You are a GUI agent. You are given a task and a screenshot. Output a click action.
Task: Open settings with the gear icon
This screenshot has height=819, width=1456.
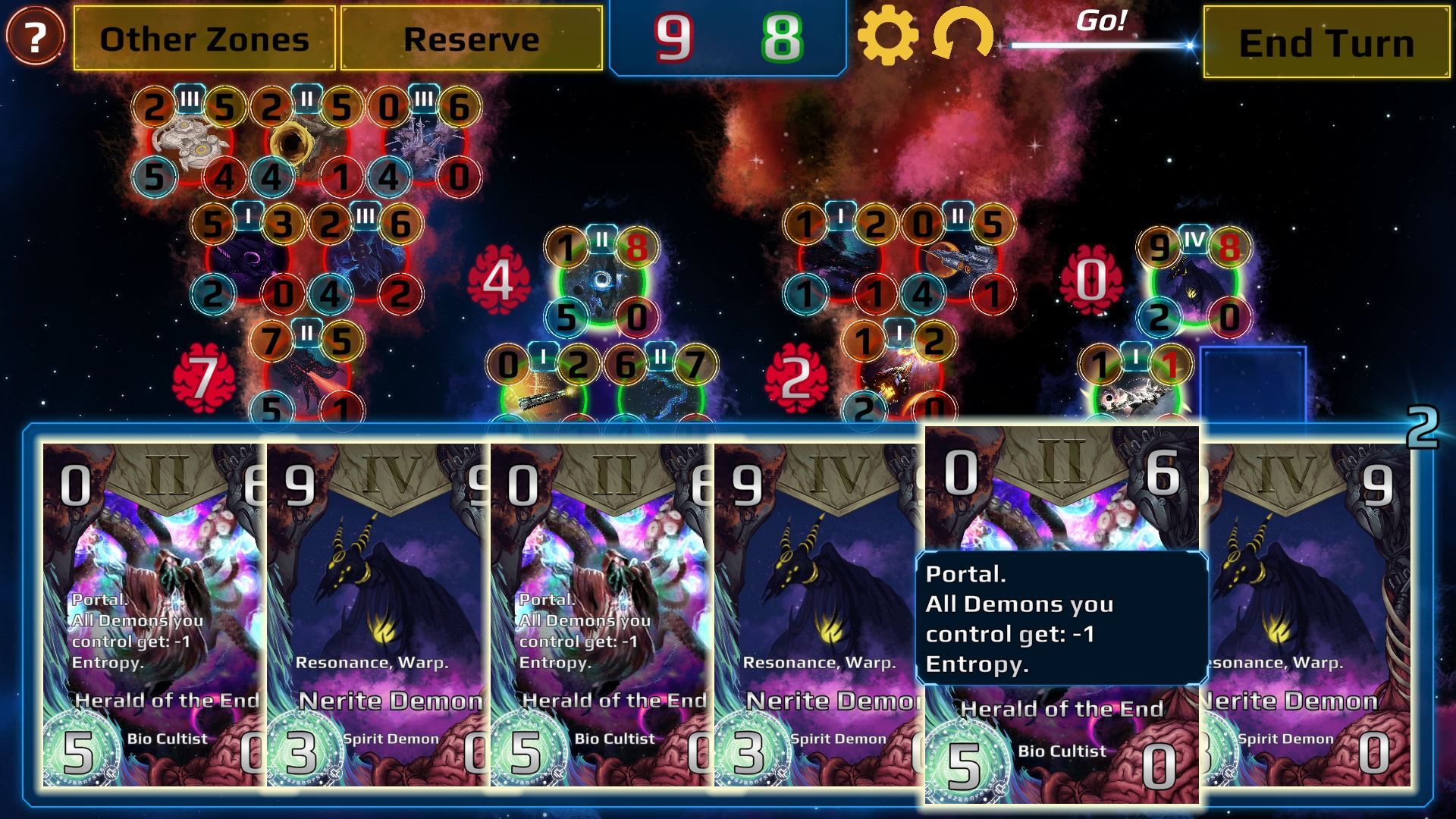click(887, 35)
